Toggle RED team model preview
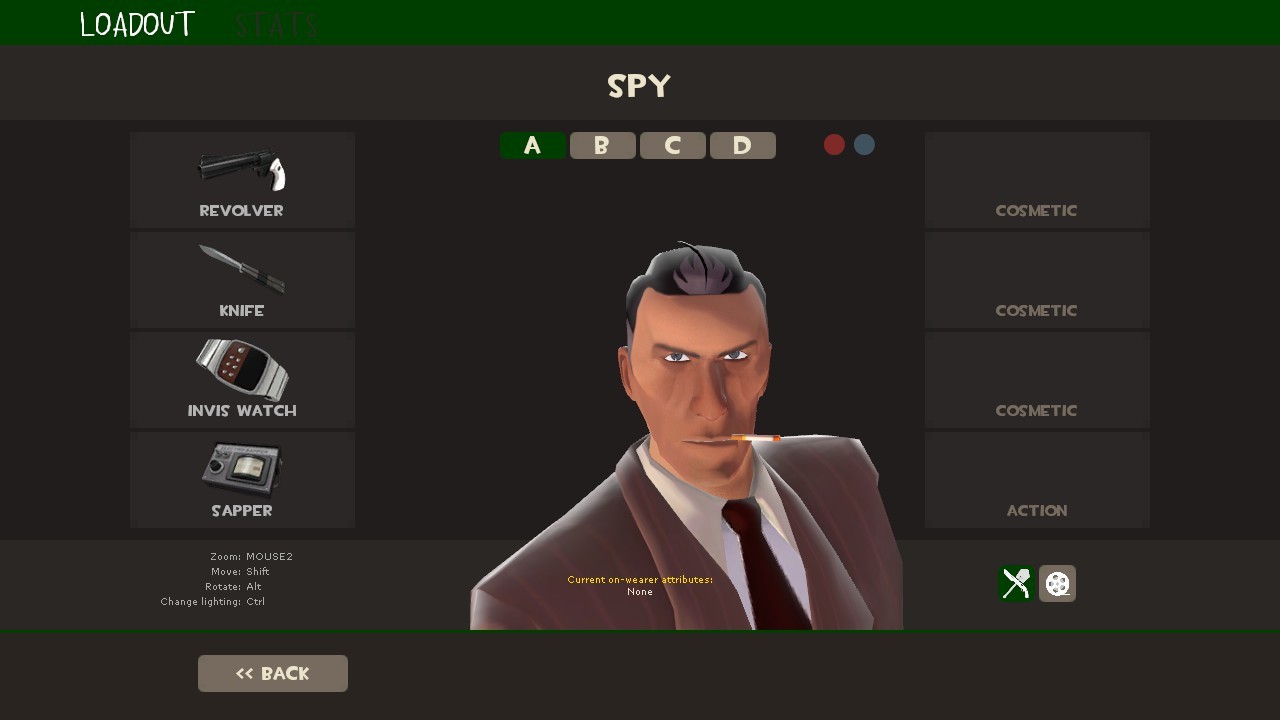The image size is (1280, 720). [x=834, y=144]
